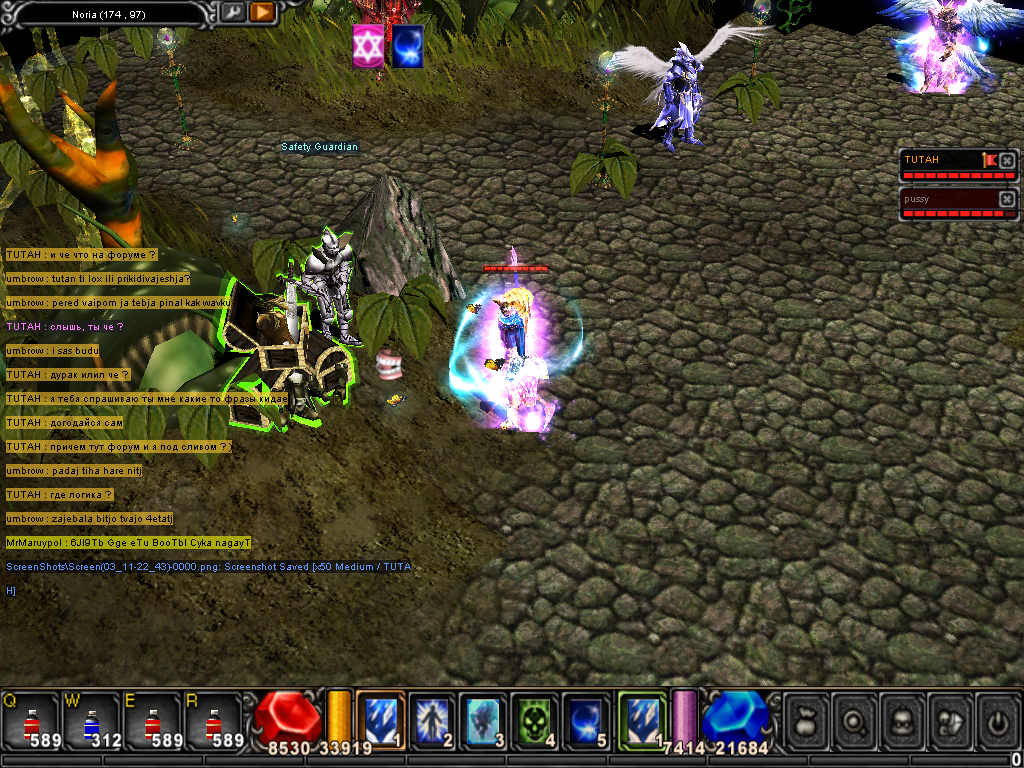Open the wrench settings button
This screenshot has height=768, width=1024.
pyautogui.click(x=233, y=12)
